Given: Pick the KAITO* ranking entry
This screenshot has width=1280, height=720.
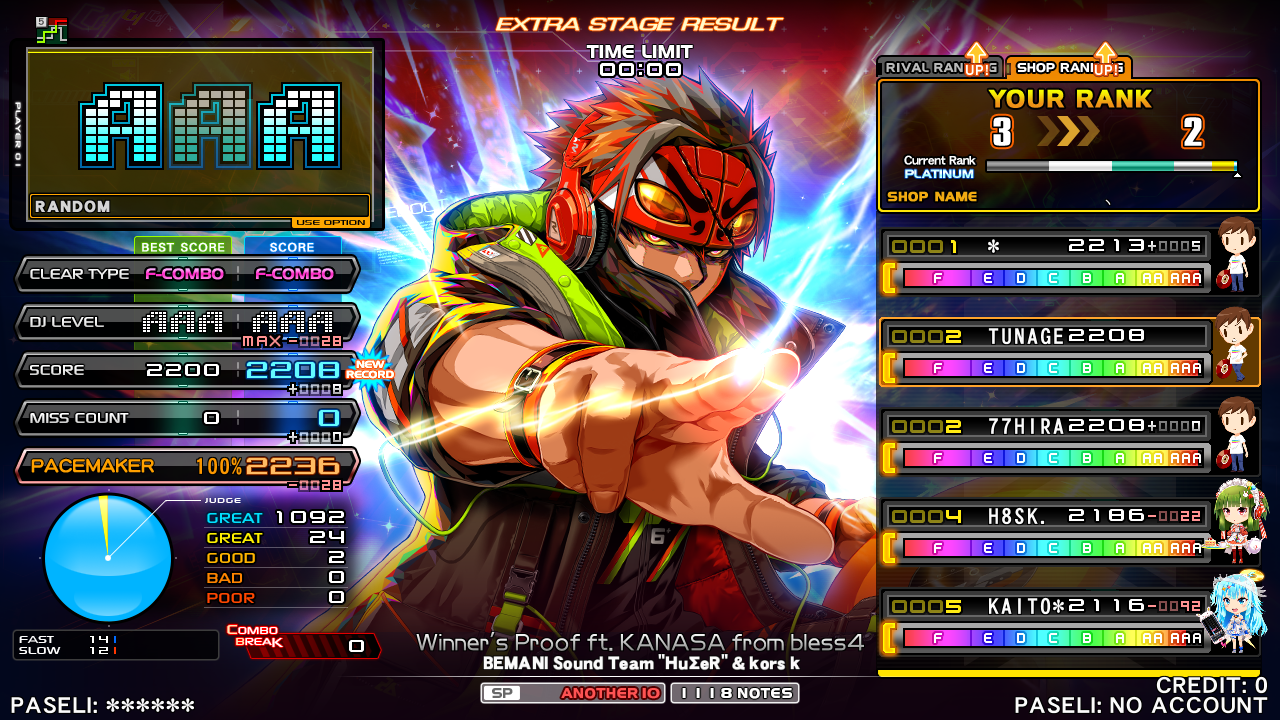Looking at the screenshot, I should coord(1046,622).
